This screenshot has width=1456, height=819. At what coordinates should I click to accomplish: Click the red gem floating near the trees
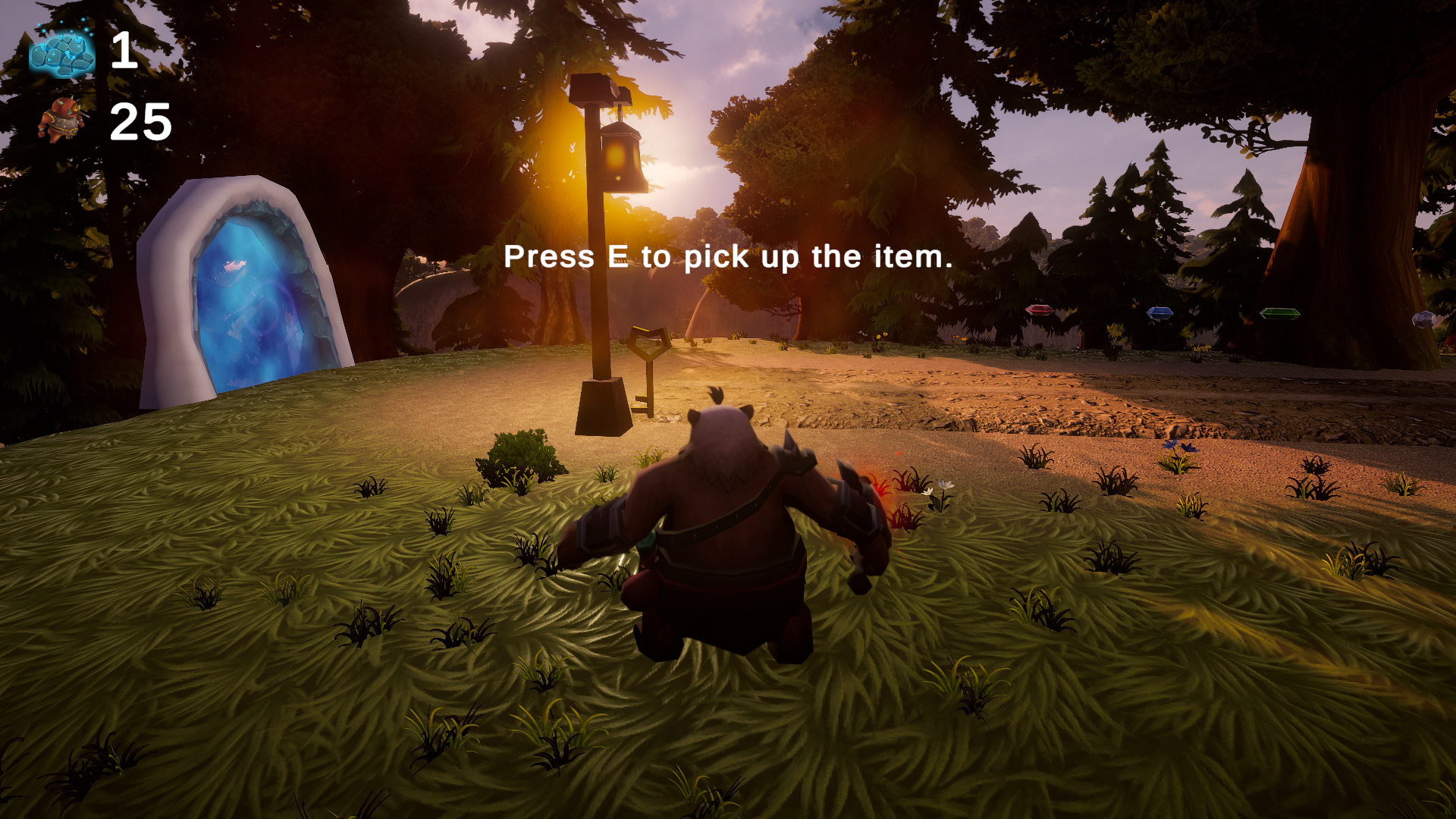click(1039, 311)
